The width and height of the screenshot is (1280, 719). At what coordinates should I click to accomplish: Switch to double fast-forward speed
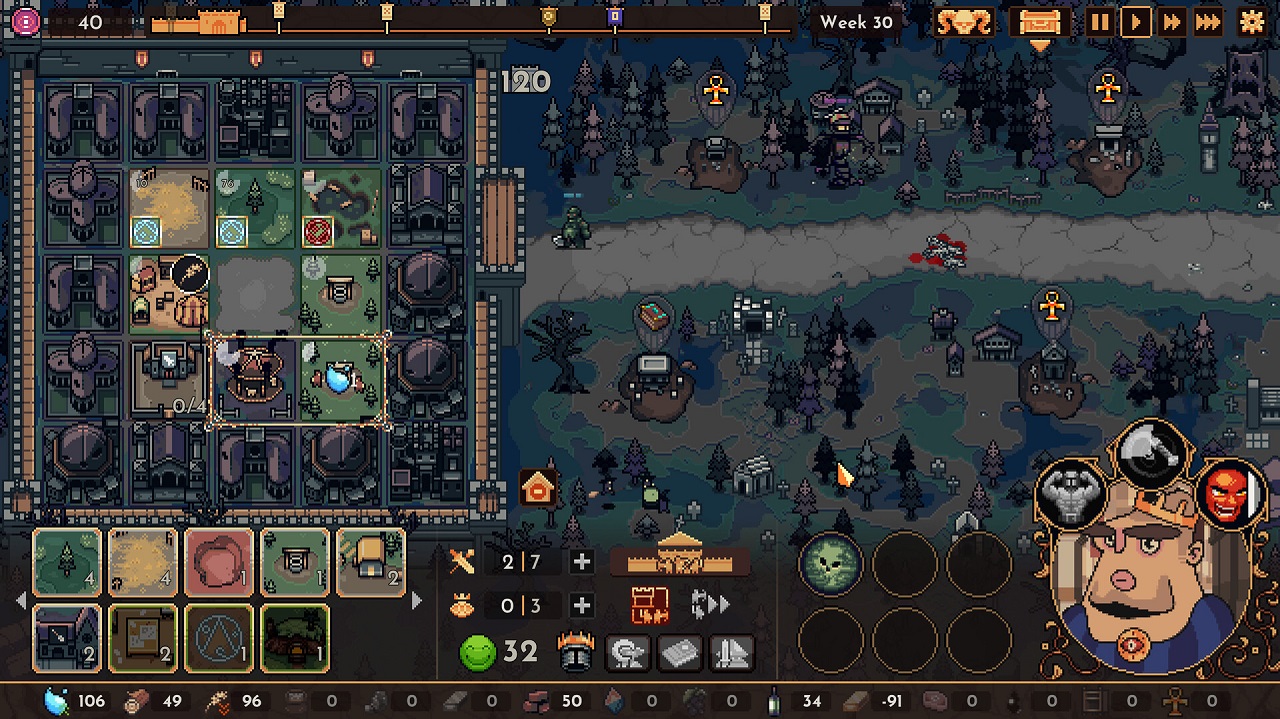coord(1172,22)
